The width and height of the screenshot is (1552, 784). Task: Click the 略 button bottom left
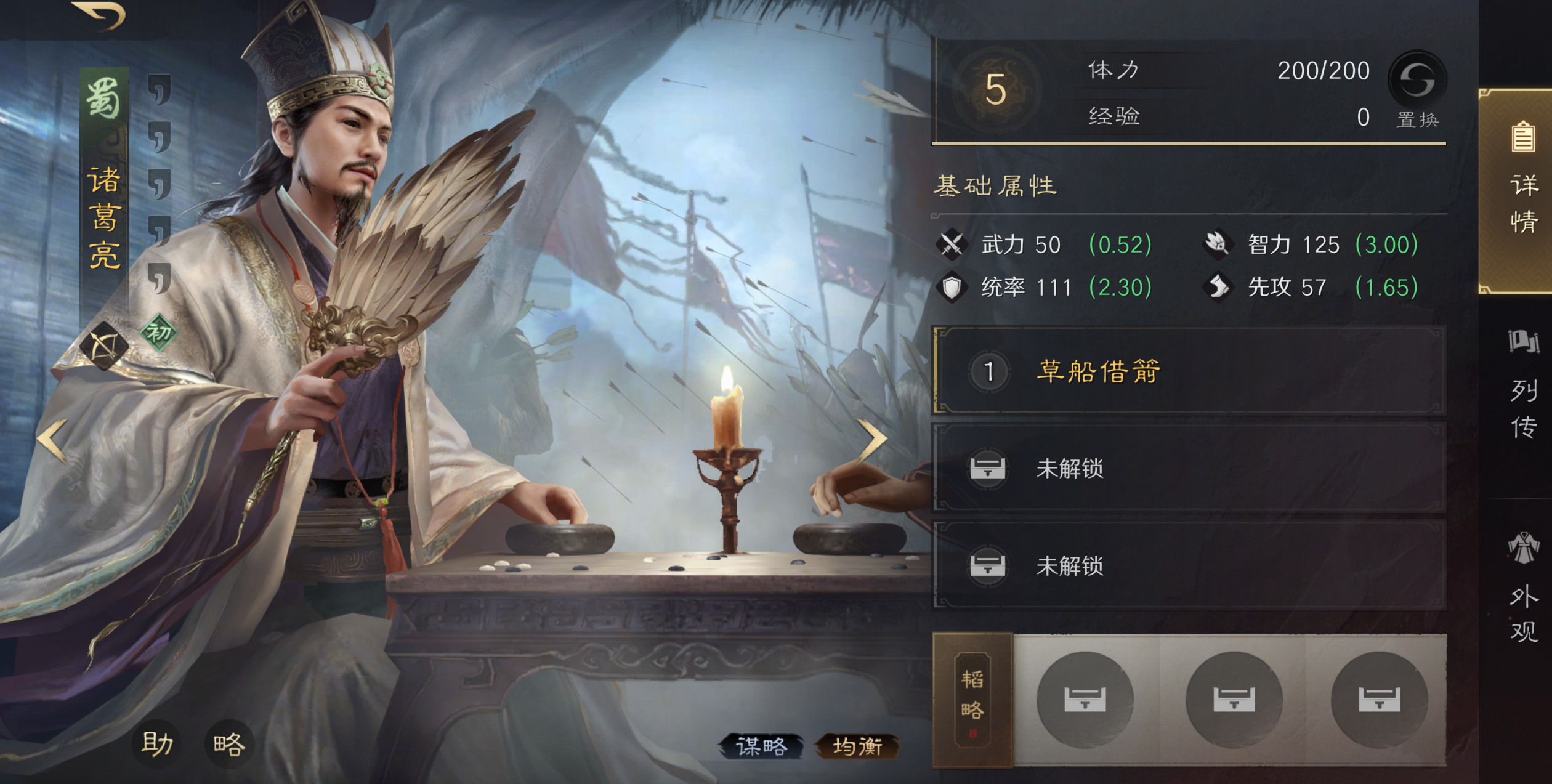228,743
